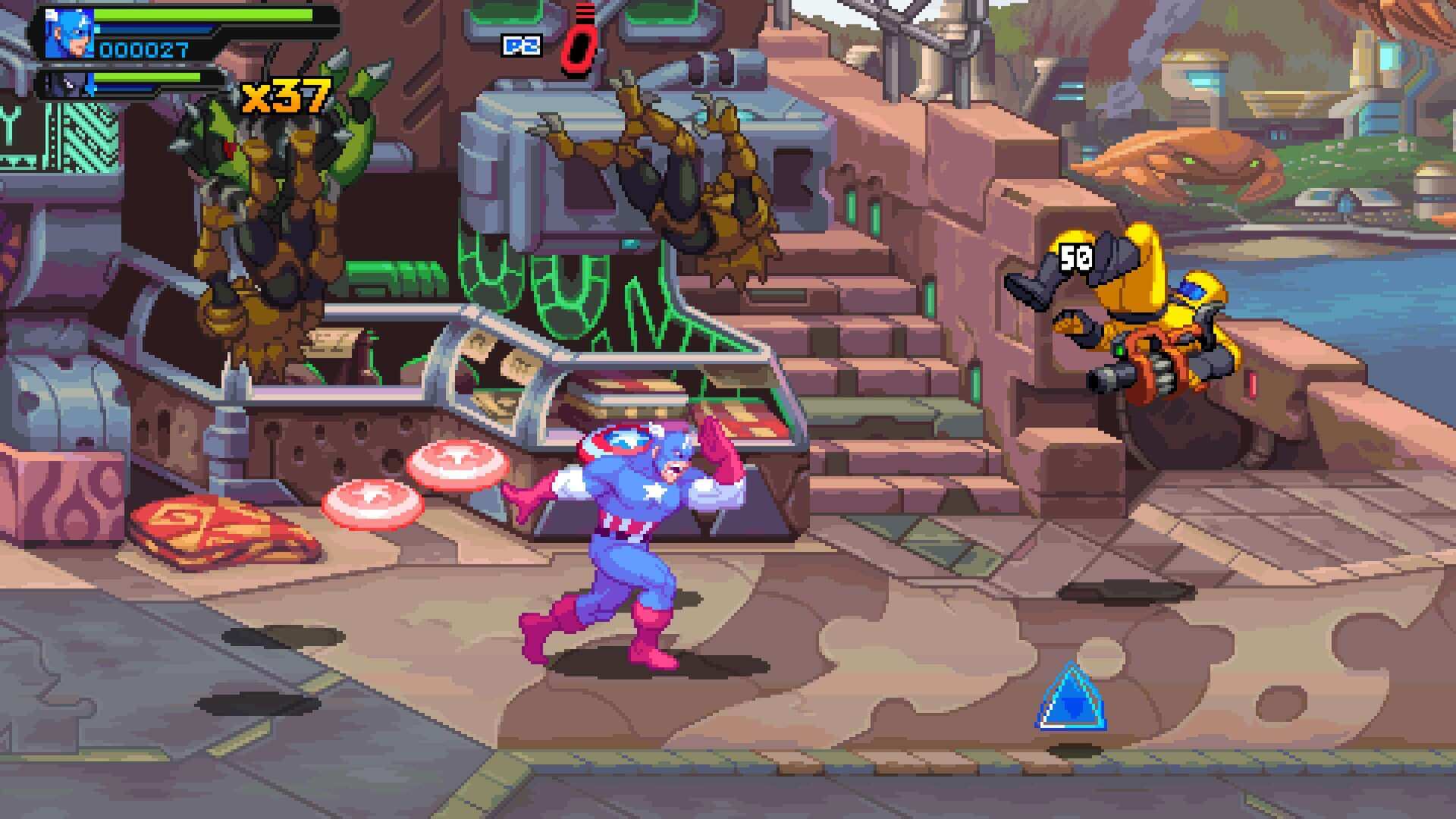Click the P2 player indicator label
Image resolution: width=1456 pixels, height=819 pixels.
pos(522,44)
